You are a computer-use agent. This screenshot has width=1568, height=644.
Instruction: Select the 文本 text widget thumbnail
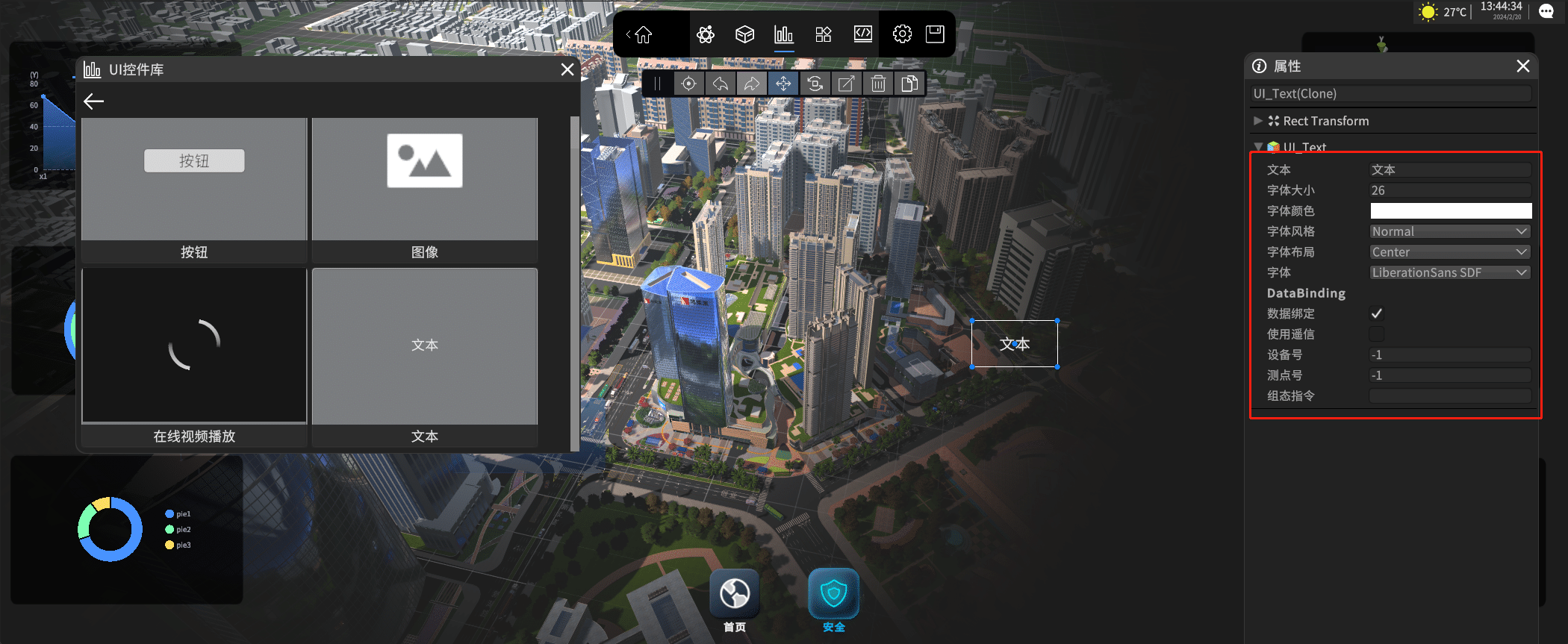(x=424, y=347)
